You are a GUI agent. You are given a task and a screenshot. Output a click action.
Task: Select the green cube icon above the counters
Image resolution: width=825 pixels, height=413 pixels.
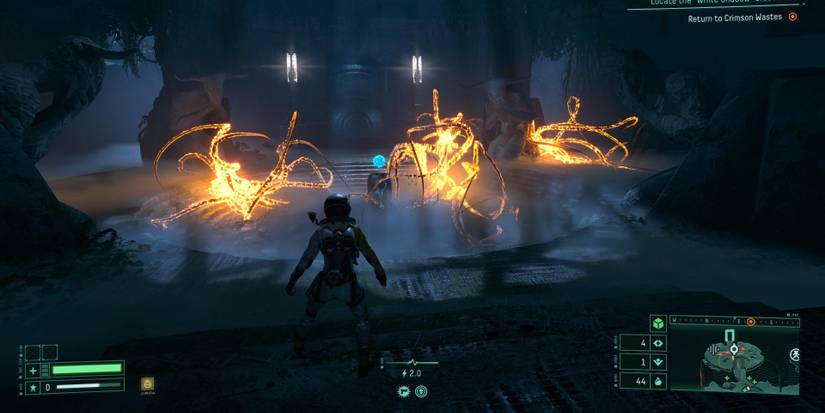tap(658, 323)
